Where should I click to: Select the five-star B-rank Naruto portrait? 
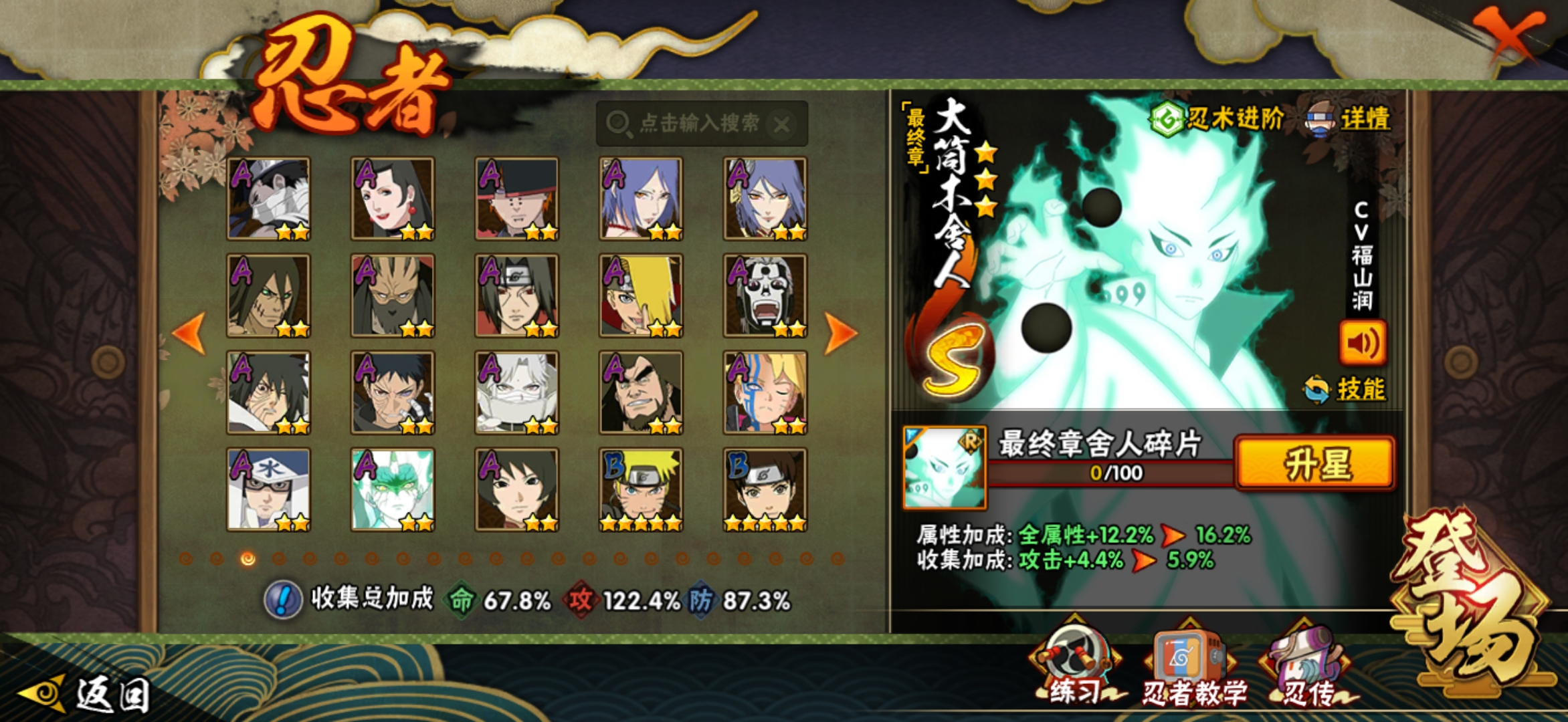point(641,490)
